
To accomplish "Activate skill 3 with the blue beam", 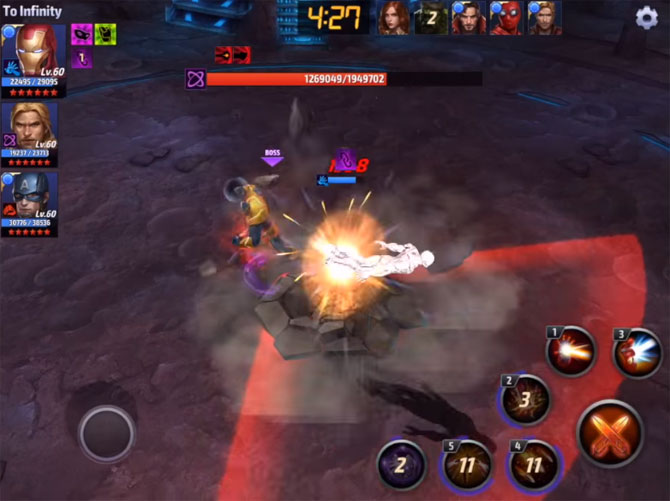I will point(637,352).
